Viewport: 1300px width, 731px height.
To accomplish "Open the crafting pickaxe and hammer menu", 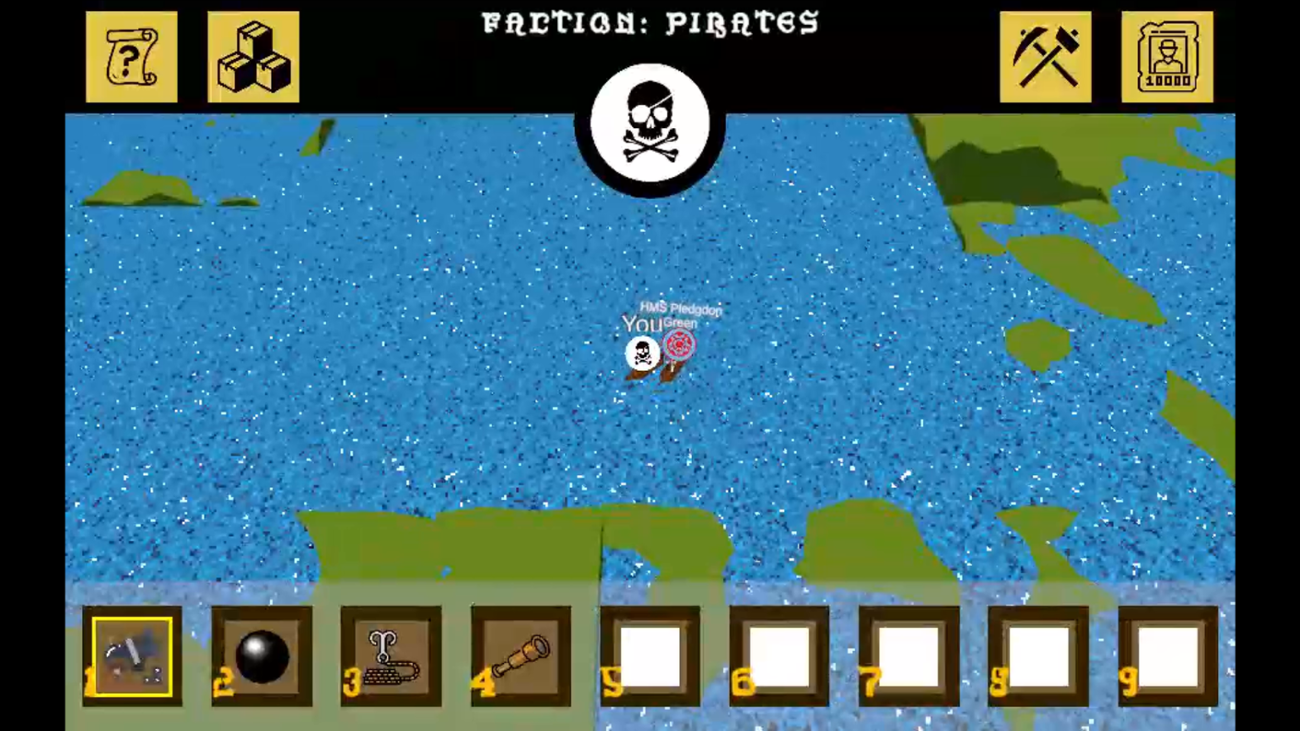I will pyautogui.click(x=1045, y=55).
